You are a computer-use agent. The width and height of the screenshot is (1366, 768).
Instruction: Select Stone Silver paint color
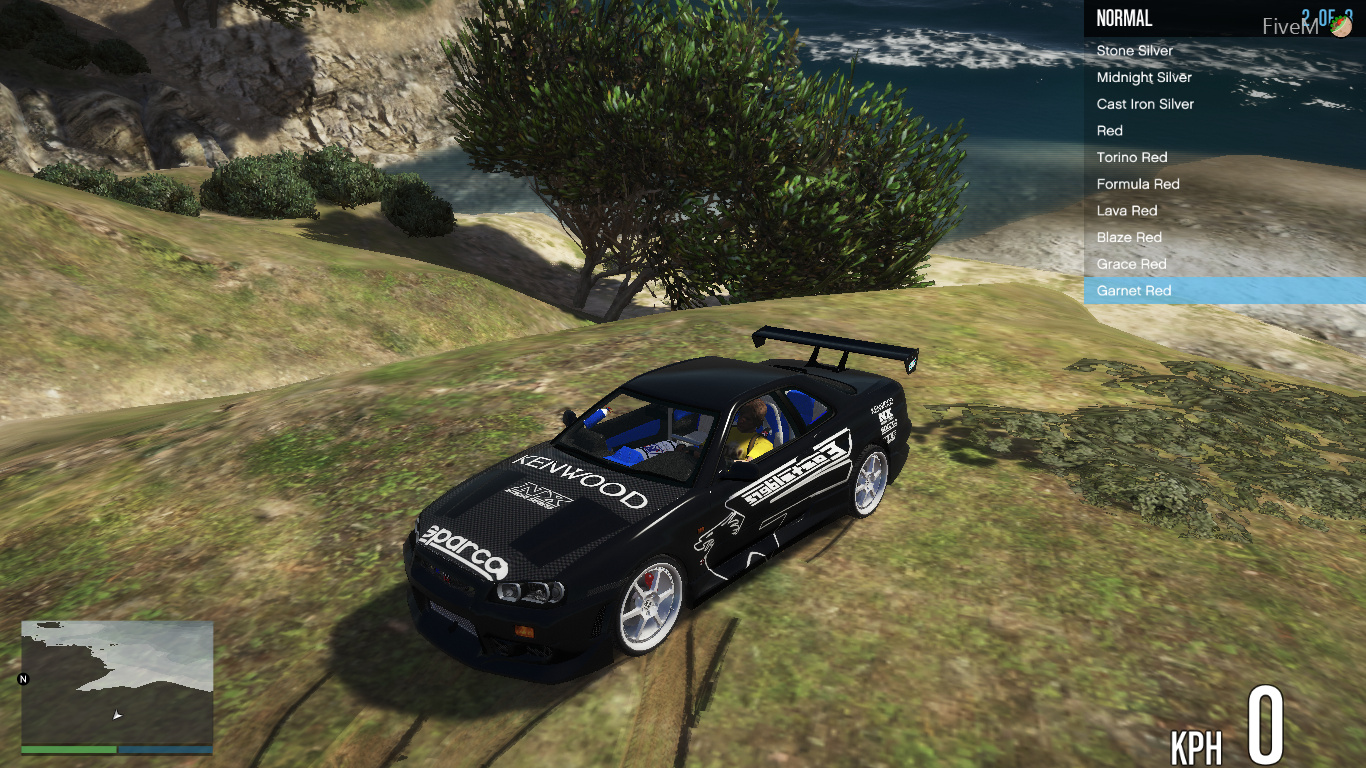(x=1135, y=51)
